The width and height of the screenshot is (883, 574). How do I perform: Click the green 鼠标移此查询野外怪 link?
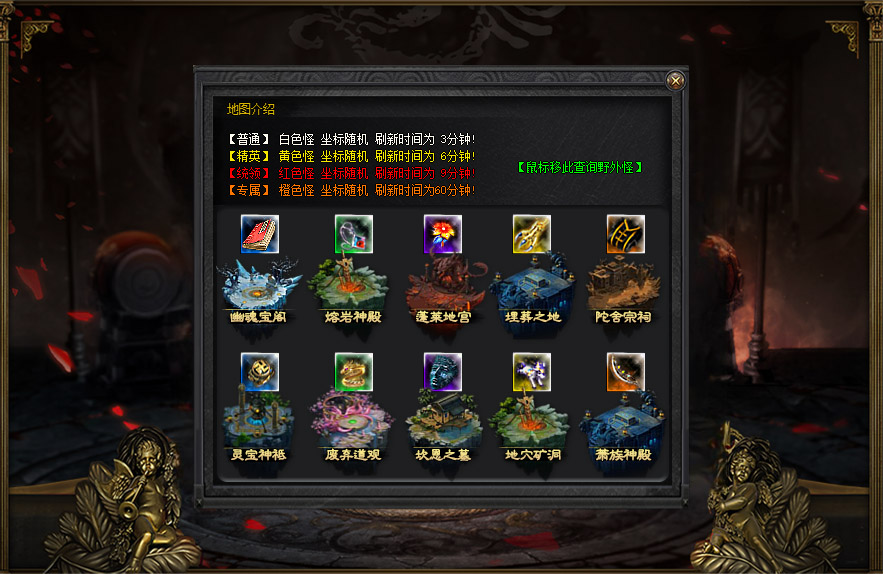580,167
